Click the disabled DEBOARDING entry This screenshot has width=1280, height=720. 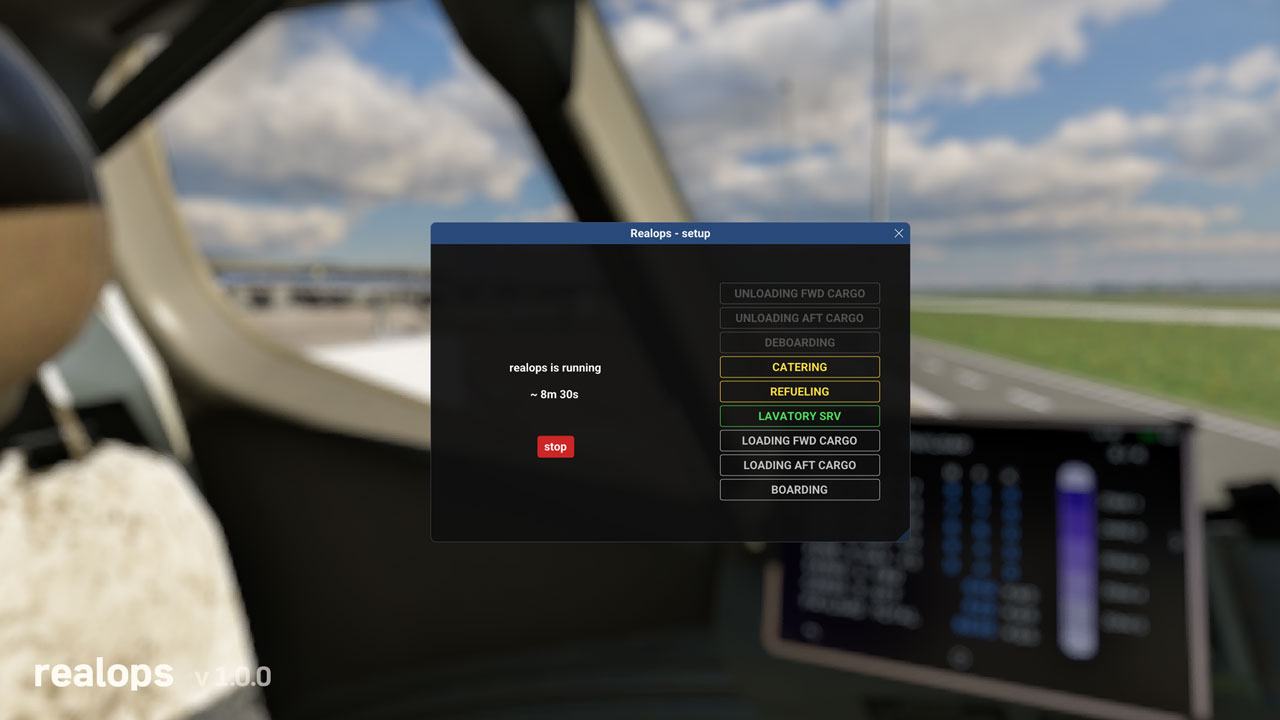click(x=799, y=342)
